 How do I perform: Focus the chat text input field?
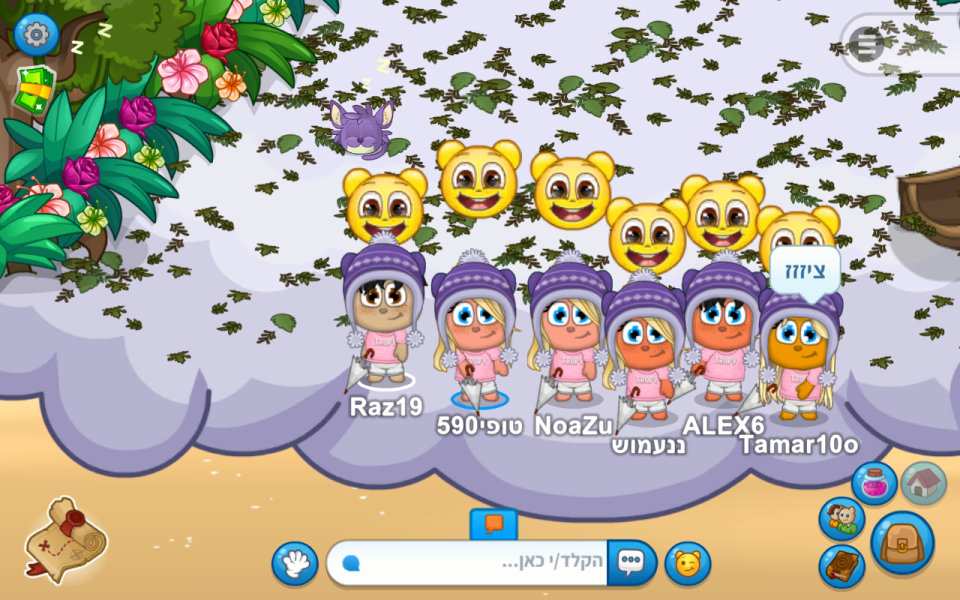470,563
